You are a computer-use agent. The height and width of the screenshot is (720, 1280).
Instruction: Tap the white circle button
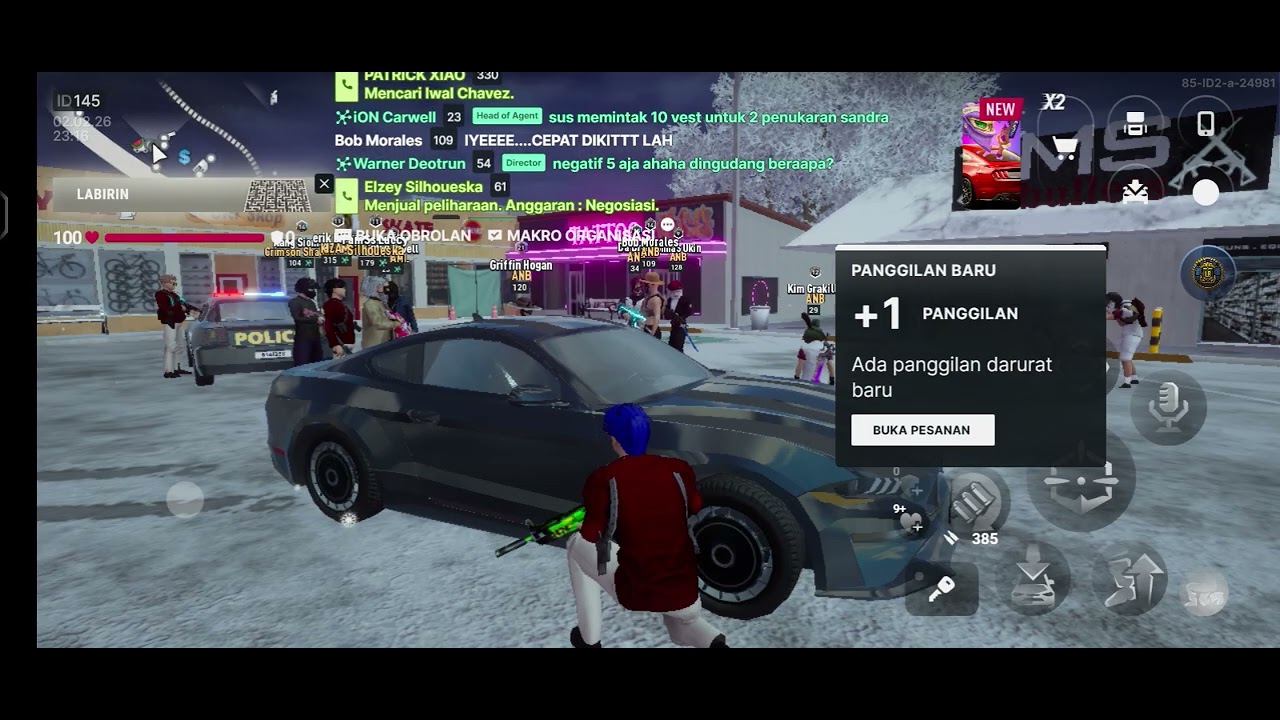tap(1206, 192)
